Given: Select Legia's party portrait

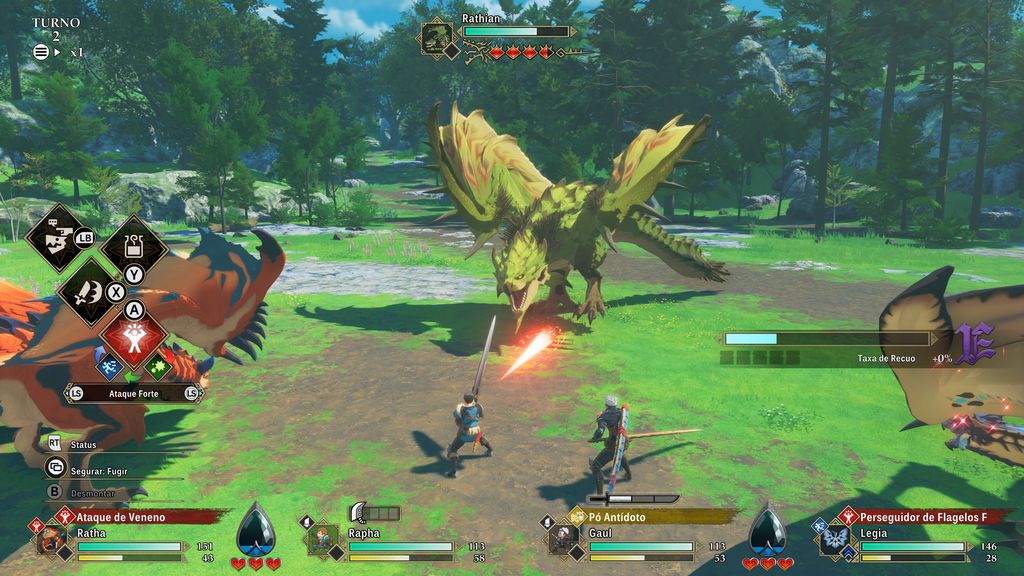Looking at the screenshot, I should pyautogui.click(x=834, y=539).
